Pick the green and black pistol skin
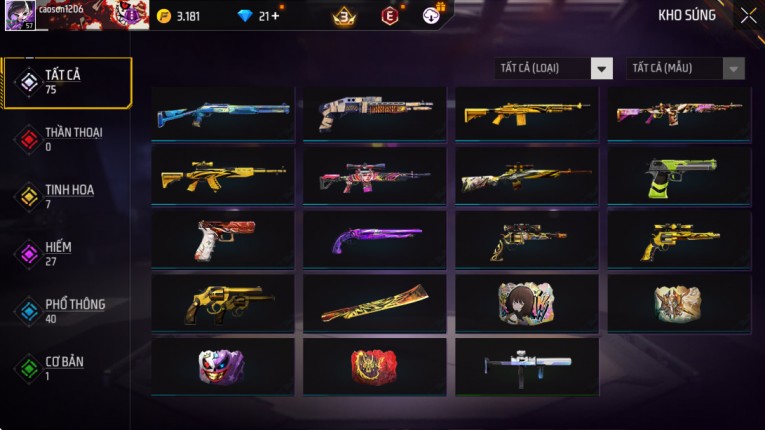 679,177
